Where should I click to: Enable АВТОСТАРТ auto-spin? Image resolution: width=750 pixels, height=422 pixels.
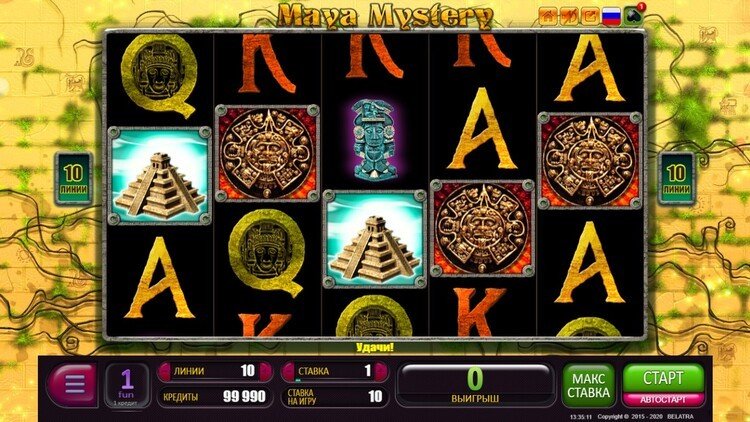663,399
